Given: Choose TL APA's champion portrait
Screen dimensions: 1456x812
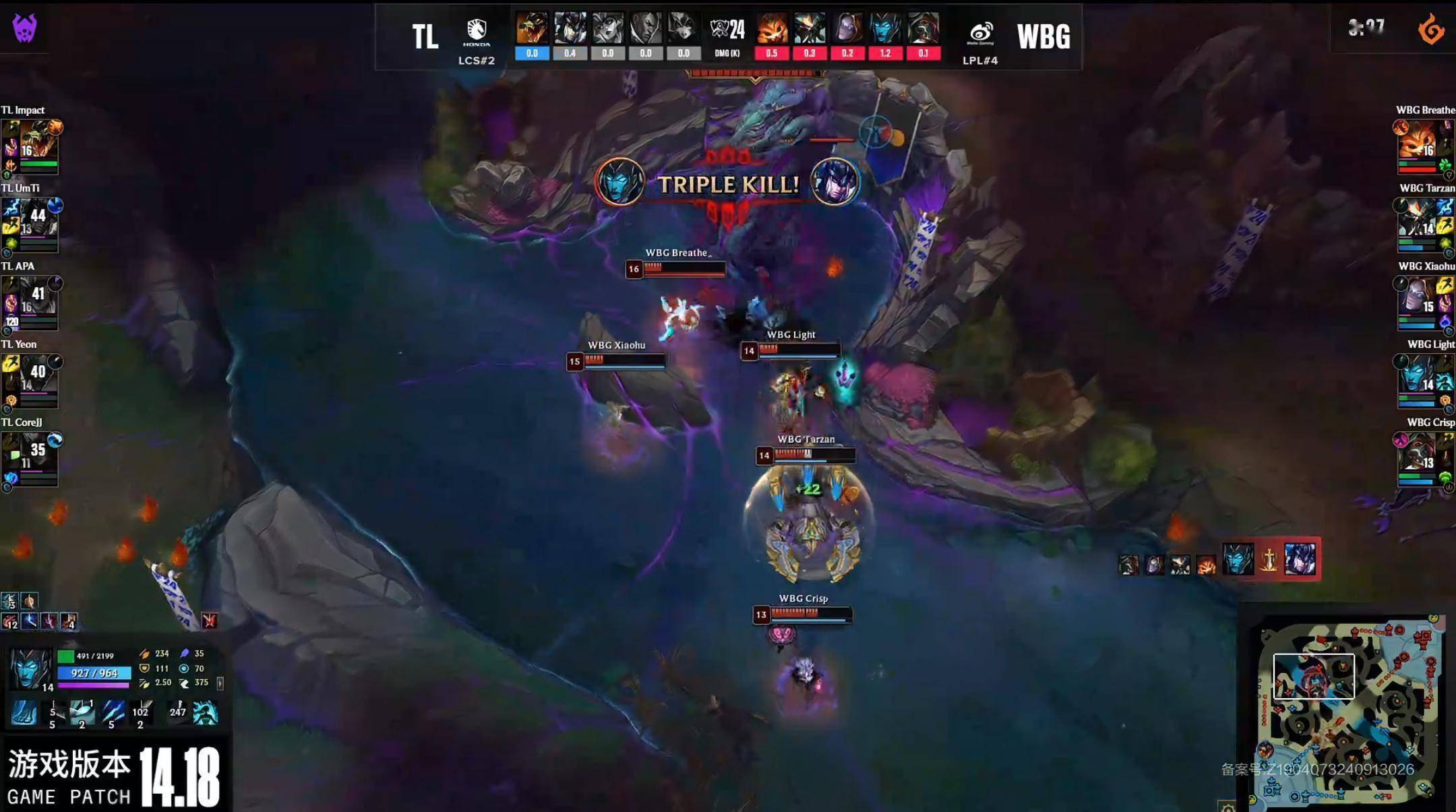Looking at the screenshot, I should (38, 297).
